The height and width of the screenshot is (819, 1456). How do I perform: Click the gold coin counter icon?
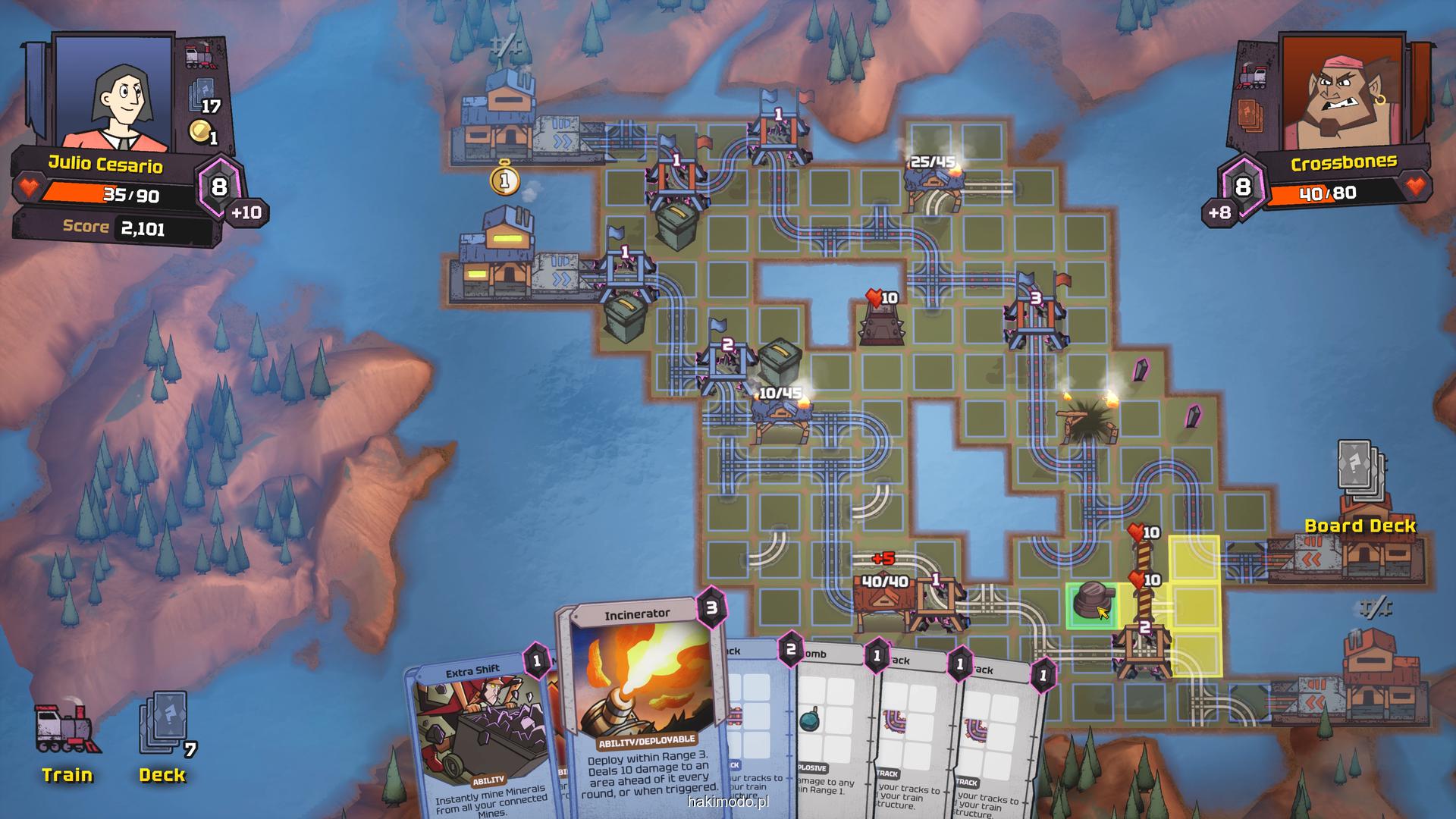point(200,131)
